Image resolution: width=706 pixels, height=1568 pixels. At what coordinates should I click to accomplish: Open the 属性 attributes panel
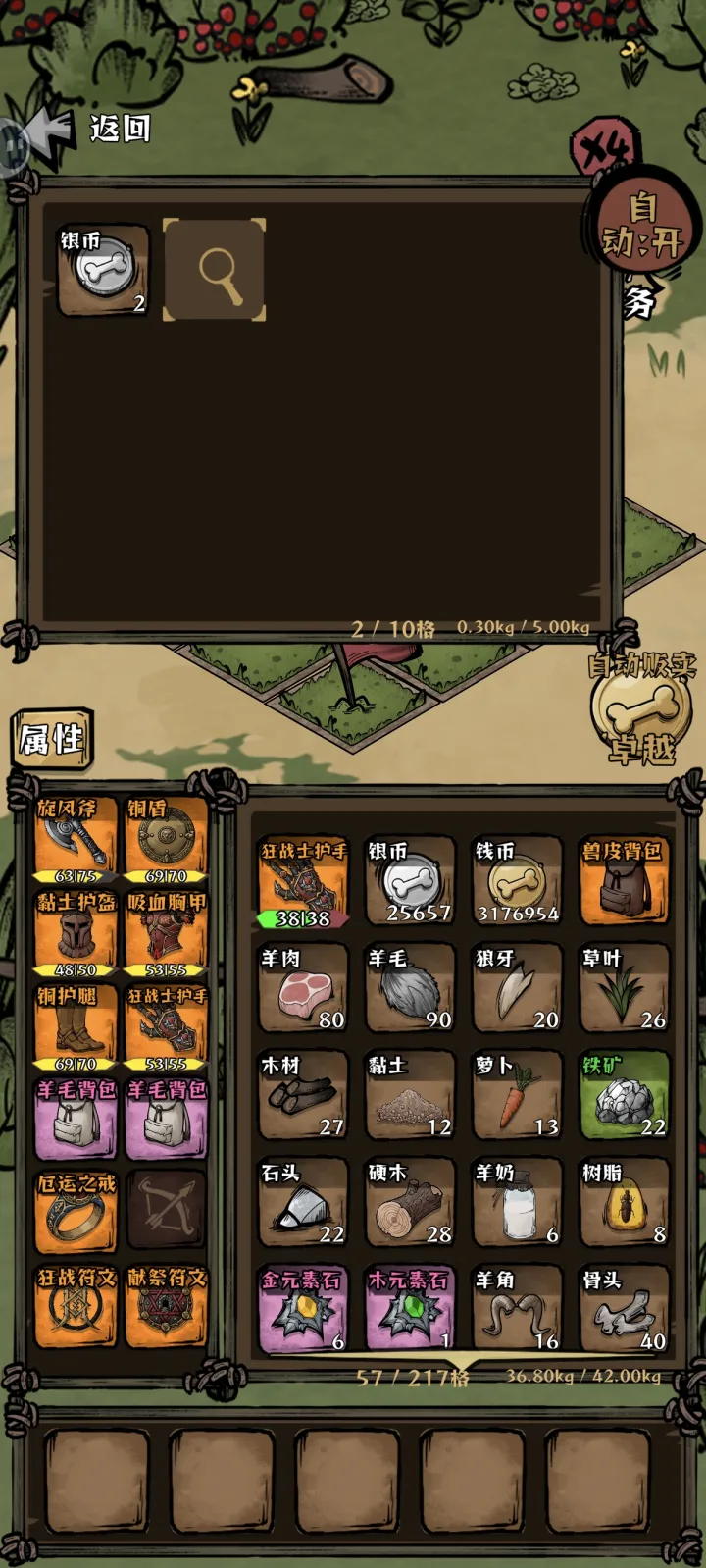[52, 738]
